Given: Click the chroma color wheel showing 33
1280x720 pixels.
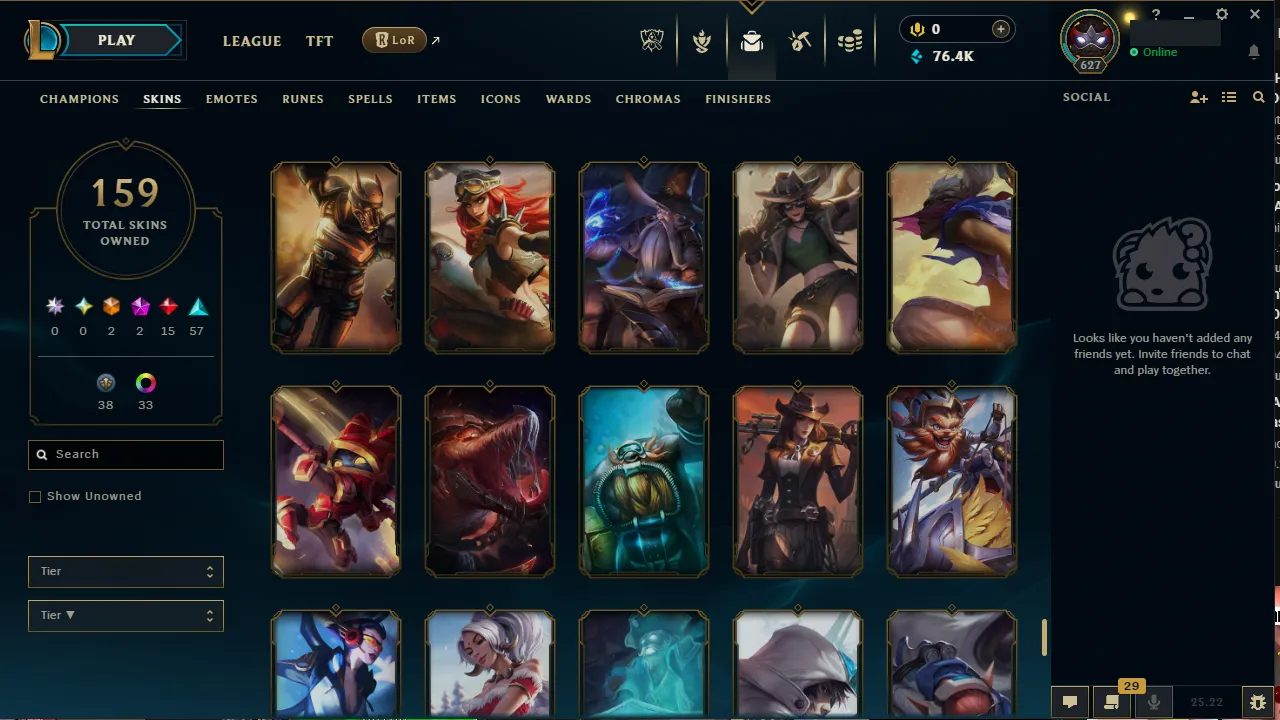Looking at the screenshot, I should [x=145, y=383].
